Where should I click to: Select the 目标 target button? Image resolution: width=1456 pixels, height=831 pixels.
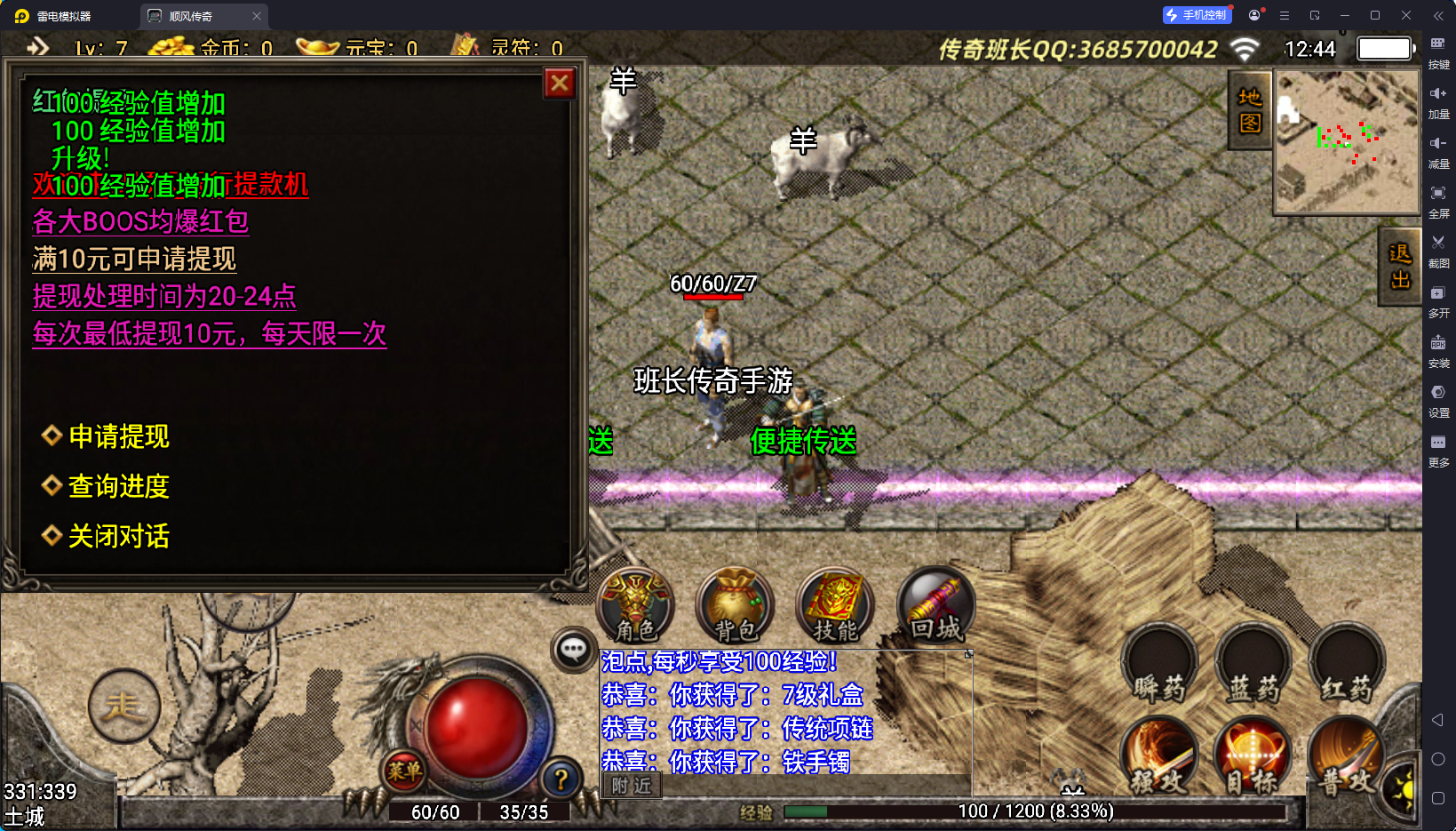(x=1253, y=758)
